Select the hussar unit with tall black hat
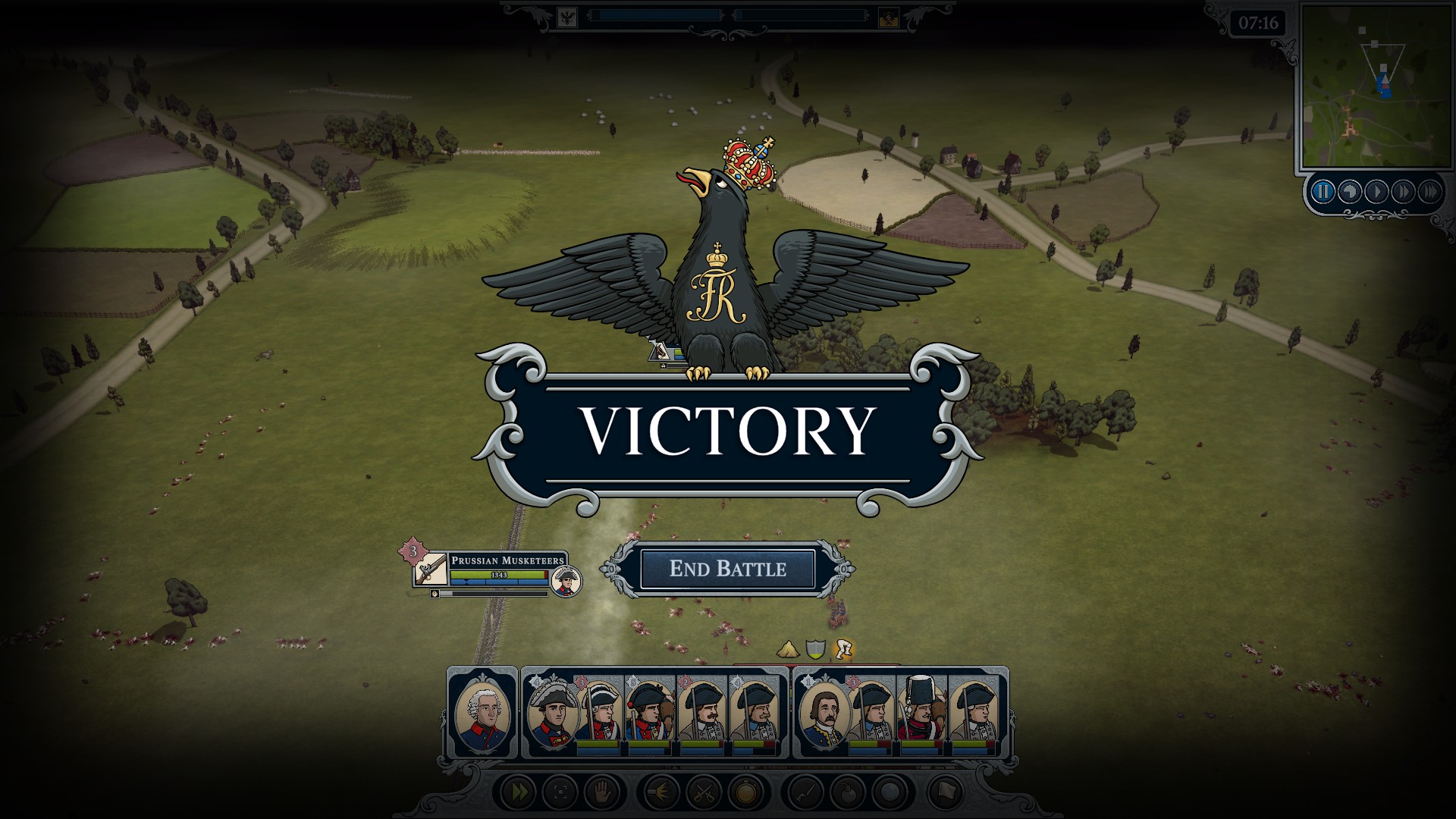 (921, 713)
